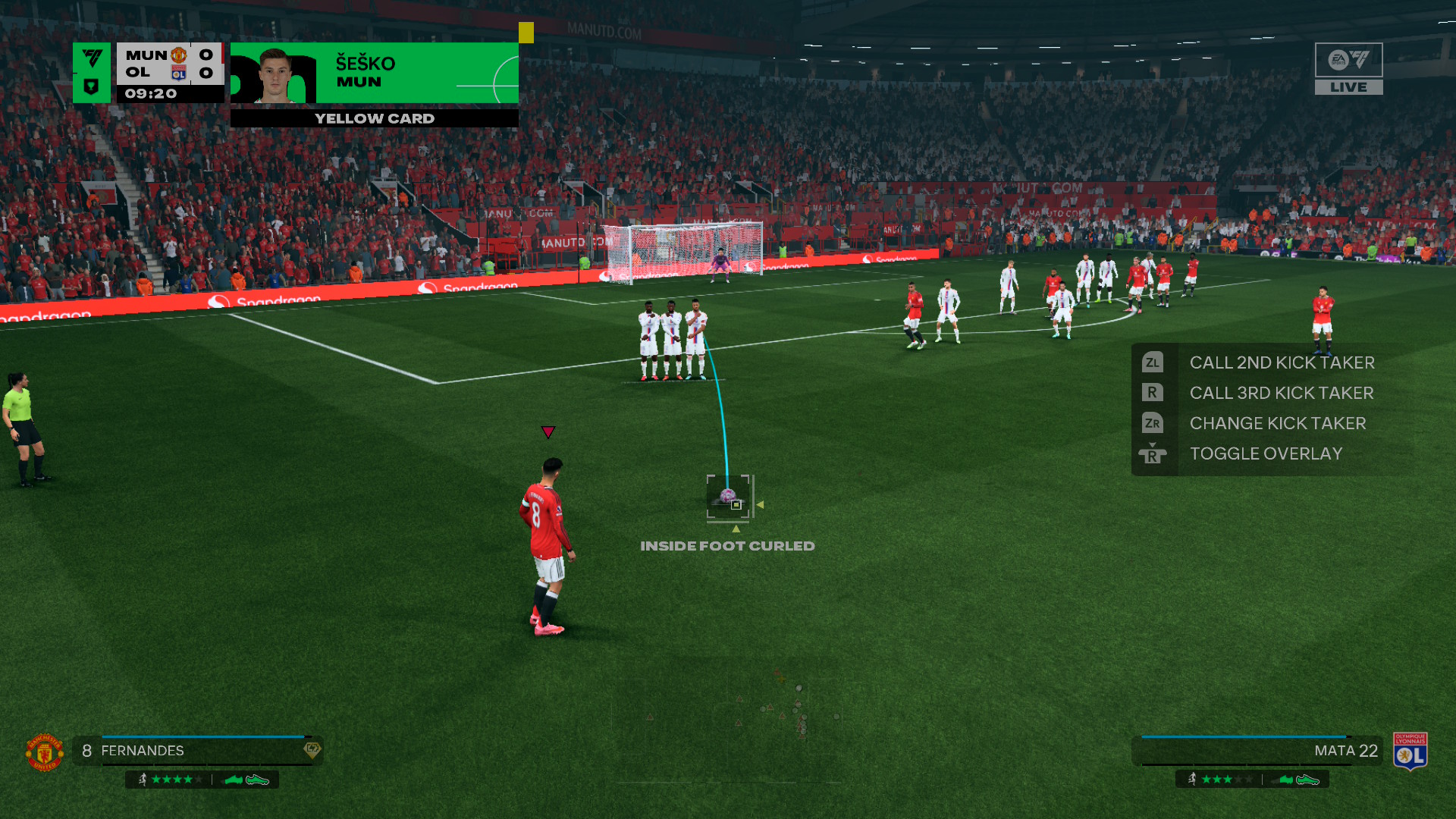Toggle the LIVE broadcast indicator
Screen dimensions: 1456x819
click(x=1349, y=86)
